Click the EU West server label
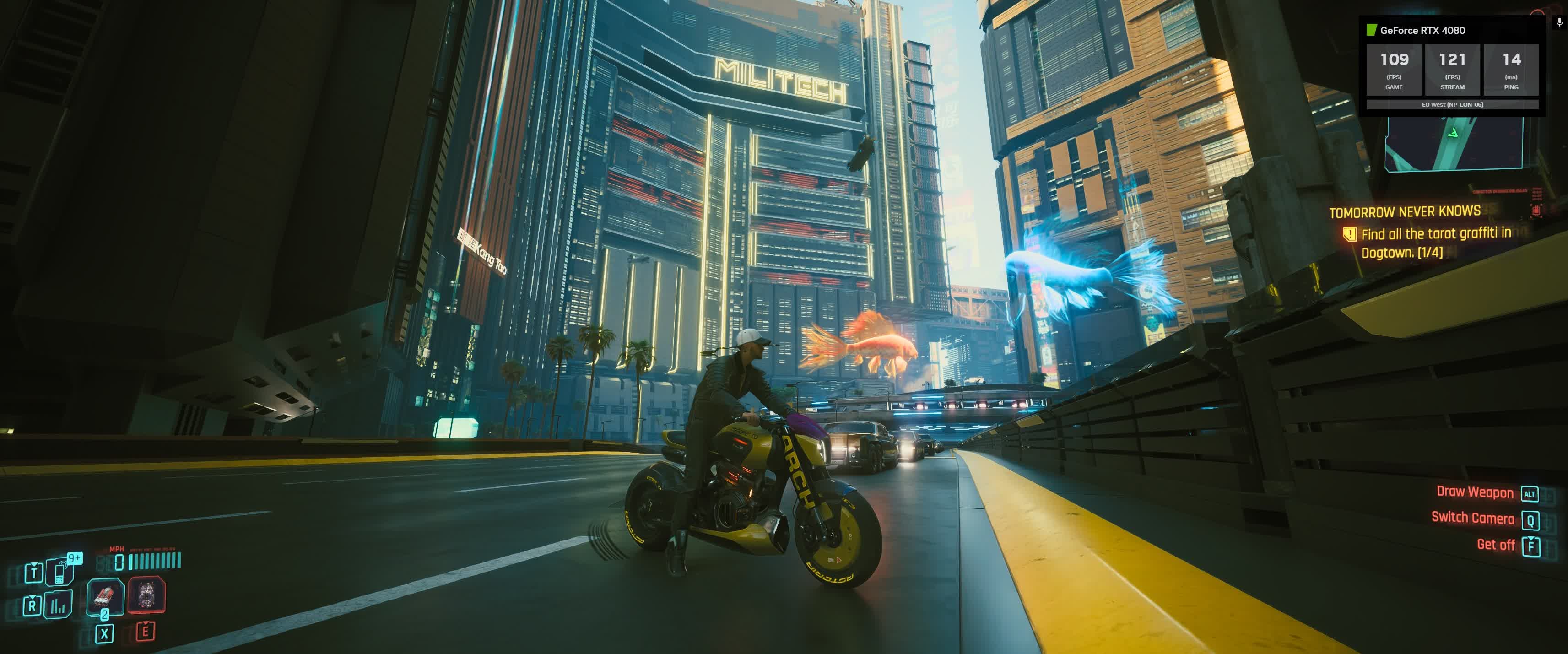 (x=1452, y=105)
